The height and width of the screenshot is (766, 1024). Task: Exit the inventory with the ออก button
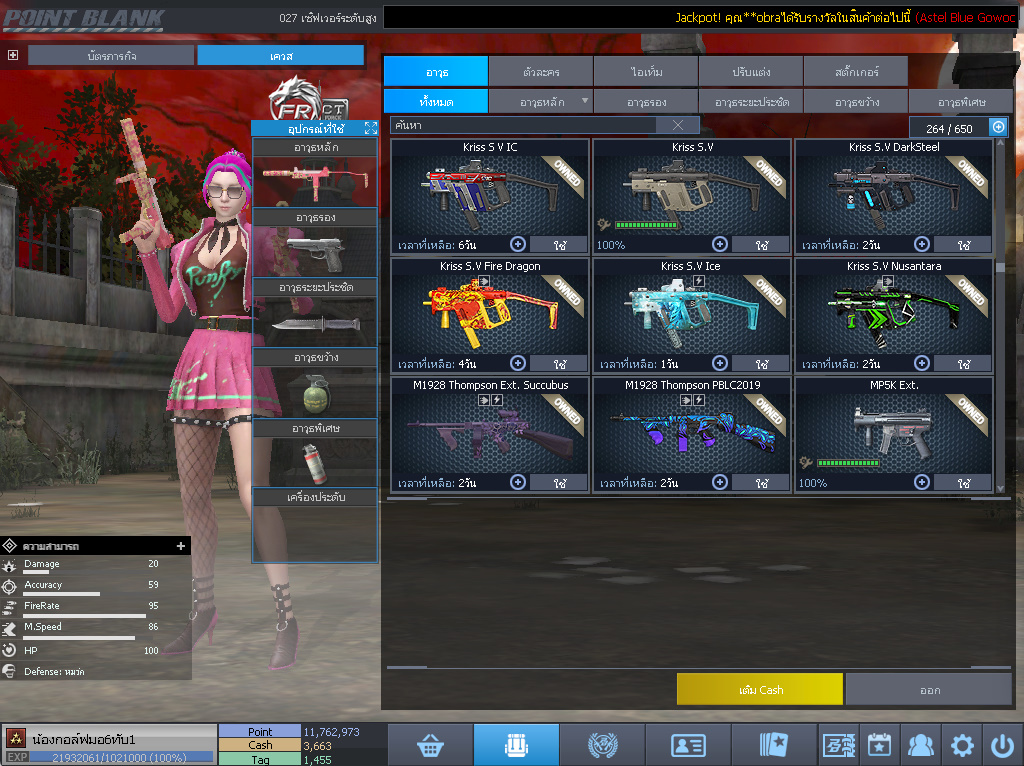(929, 689)
